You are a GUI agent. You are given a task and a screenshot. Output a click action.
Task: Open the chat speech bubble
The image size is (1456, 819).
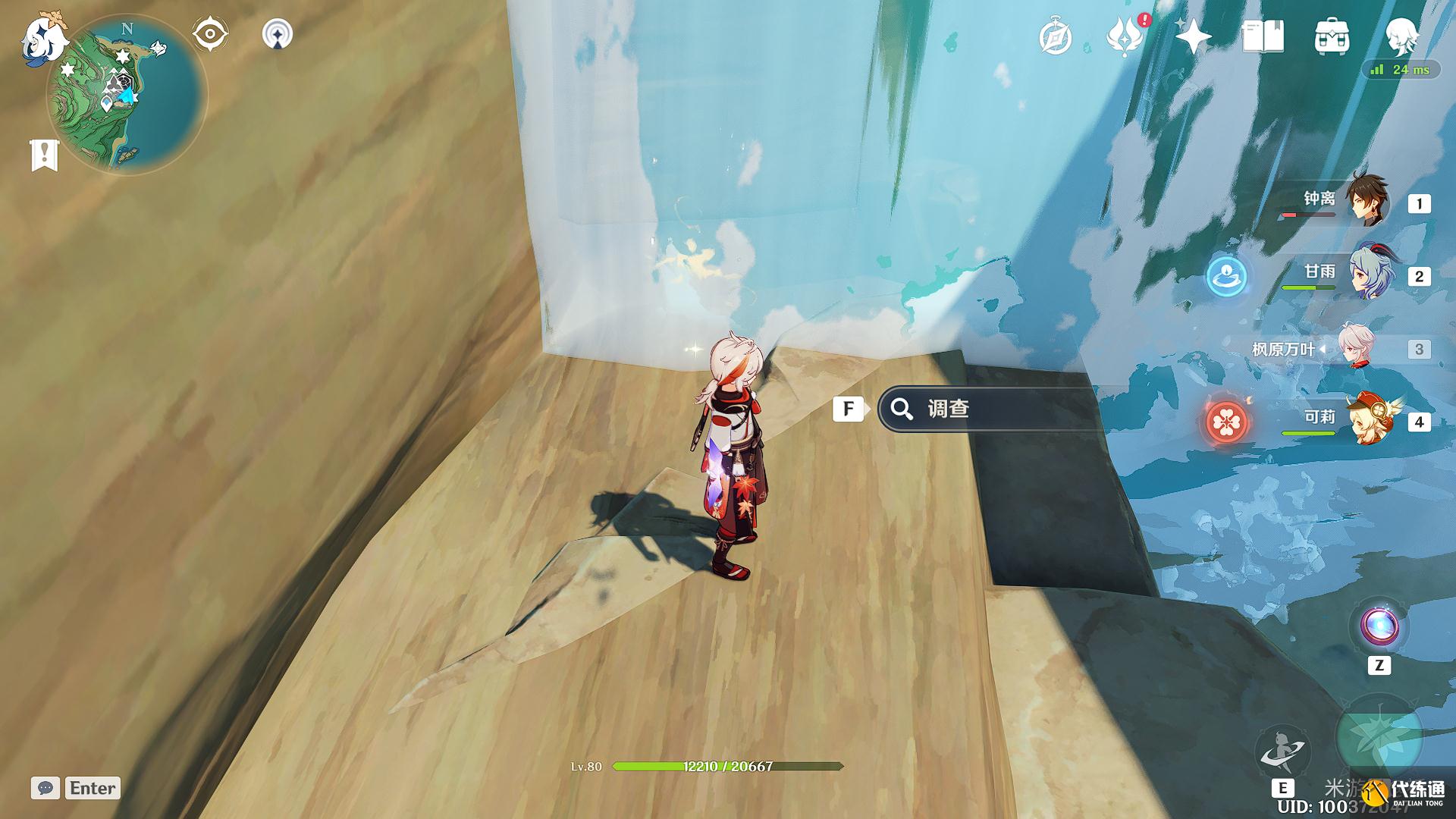(x=45, y=788)
